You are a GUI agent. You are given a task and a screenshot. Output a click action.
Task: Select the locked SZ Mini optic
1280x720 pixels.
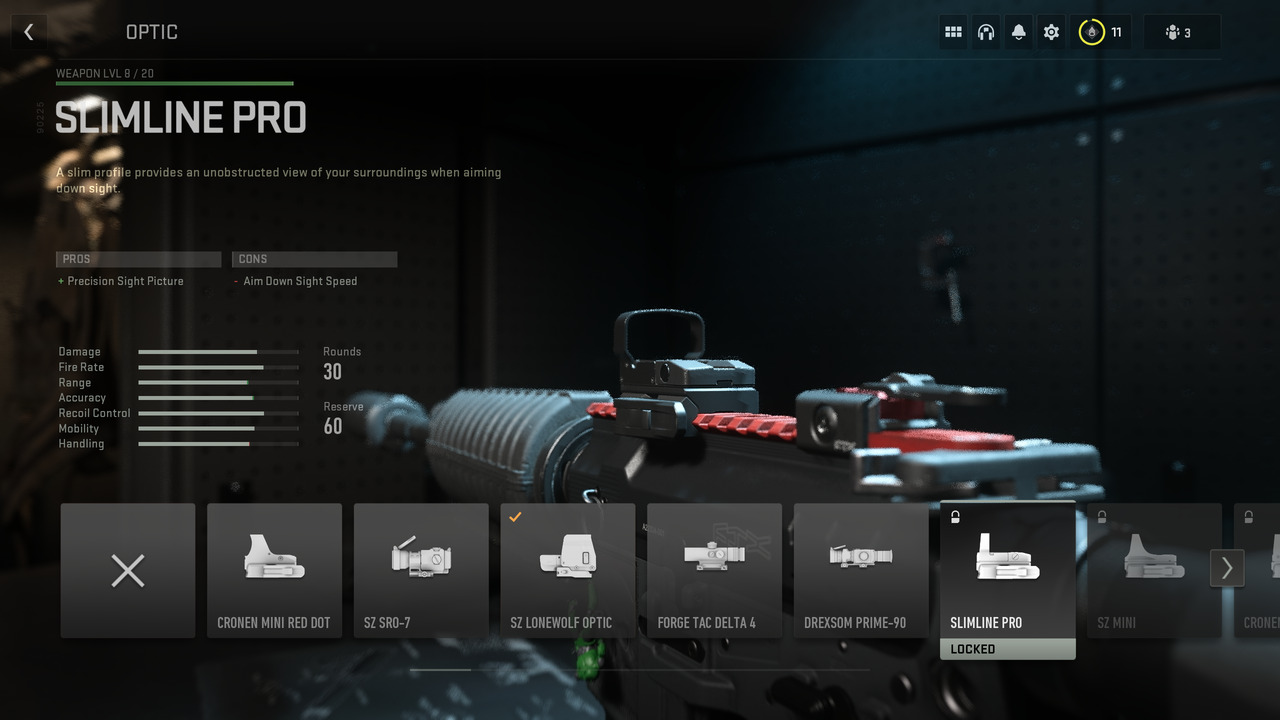coord(1150,571)
